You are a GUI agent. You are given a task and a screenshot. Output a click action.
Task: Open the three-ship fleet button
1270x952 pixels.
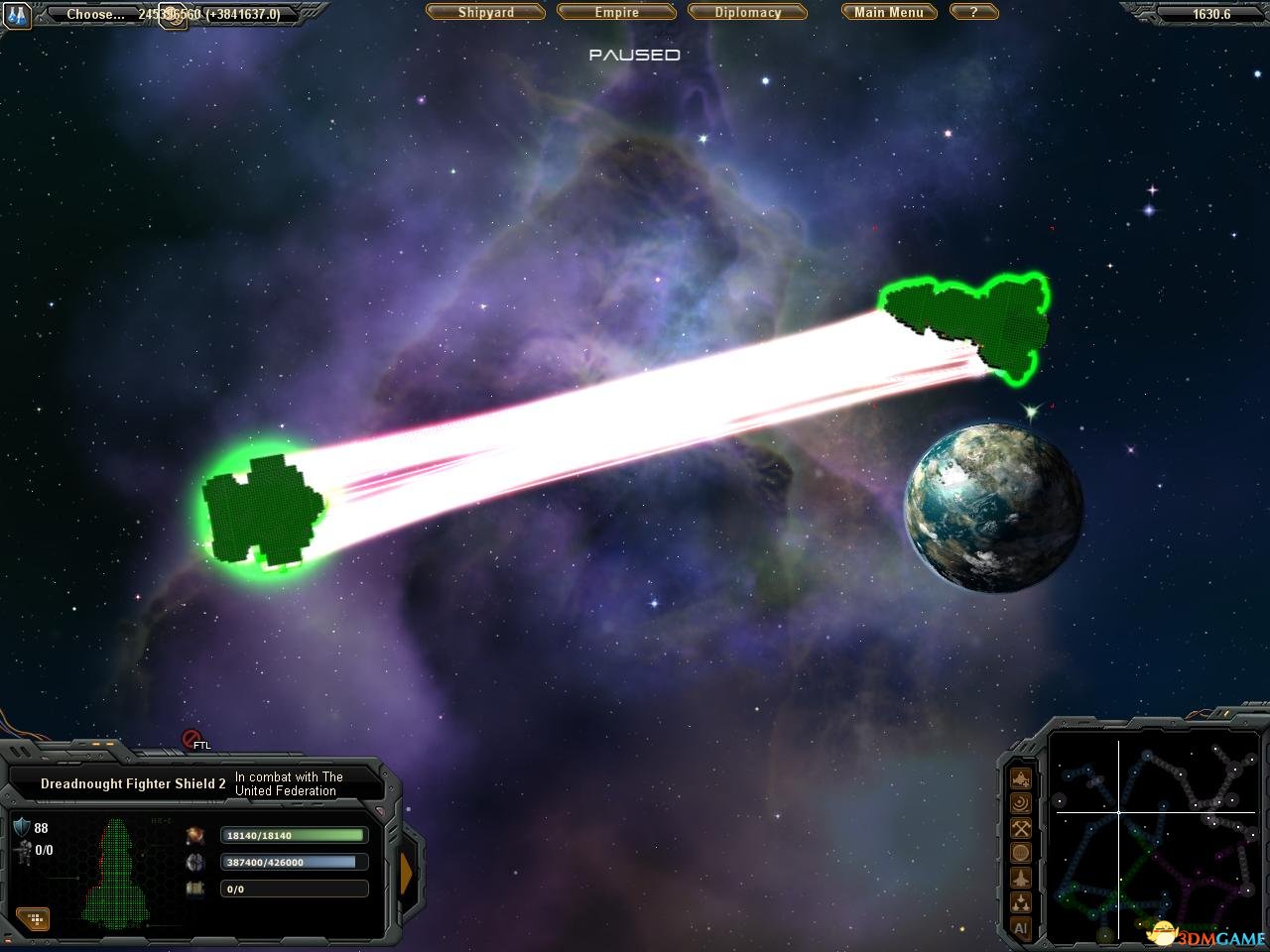pyautogui.click(x=1020, y=903)
